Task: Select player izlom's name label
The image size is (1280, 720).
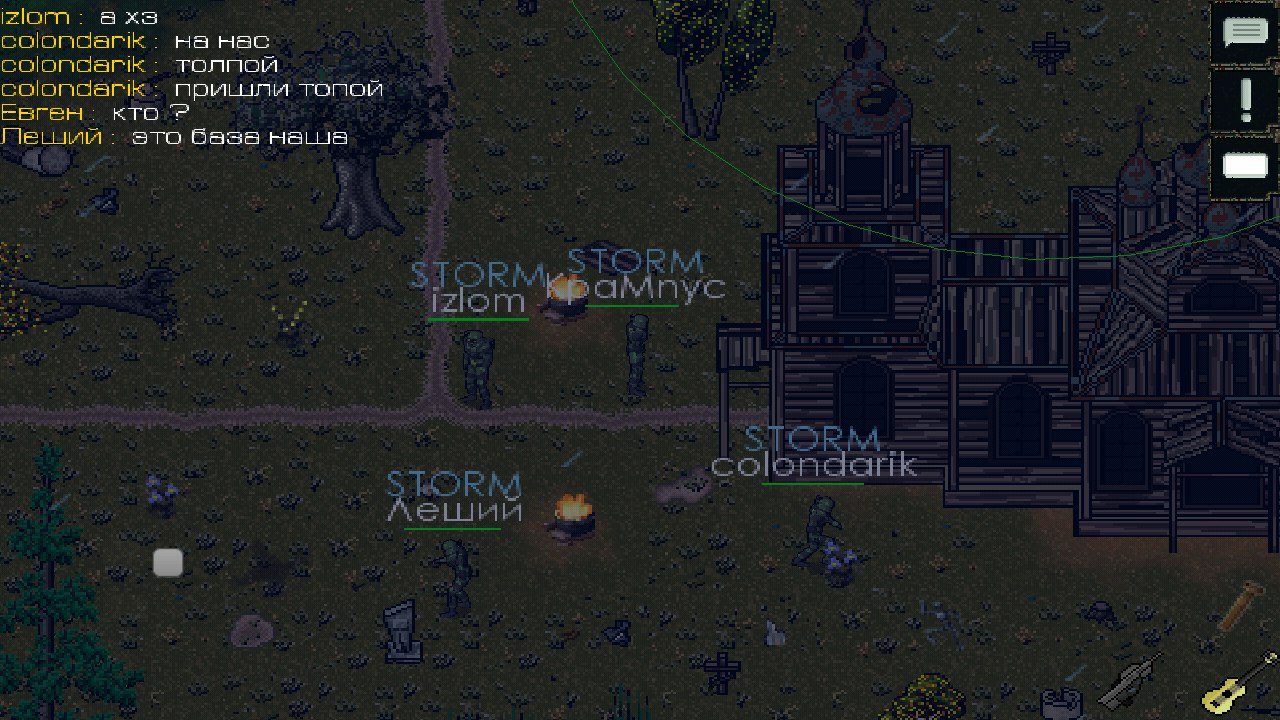Action: point(478,300)
